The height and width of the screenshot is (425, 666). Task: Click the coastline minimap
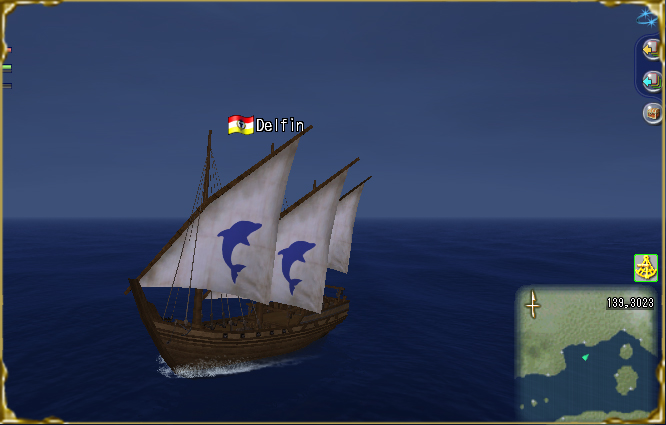tap(587, 349)
